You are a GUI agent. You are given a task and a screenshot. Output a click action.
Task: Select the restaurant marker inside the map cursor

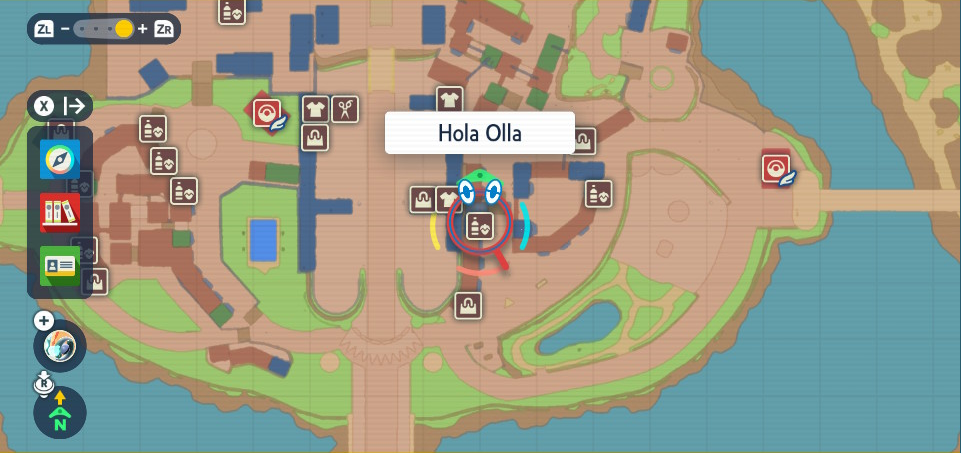pyautogui.click(x=479, y=225)
